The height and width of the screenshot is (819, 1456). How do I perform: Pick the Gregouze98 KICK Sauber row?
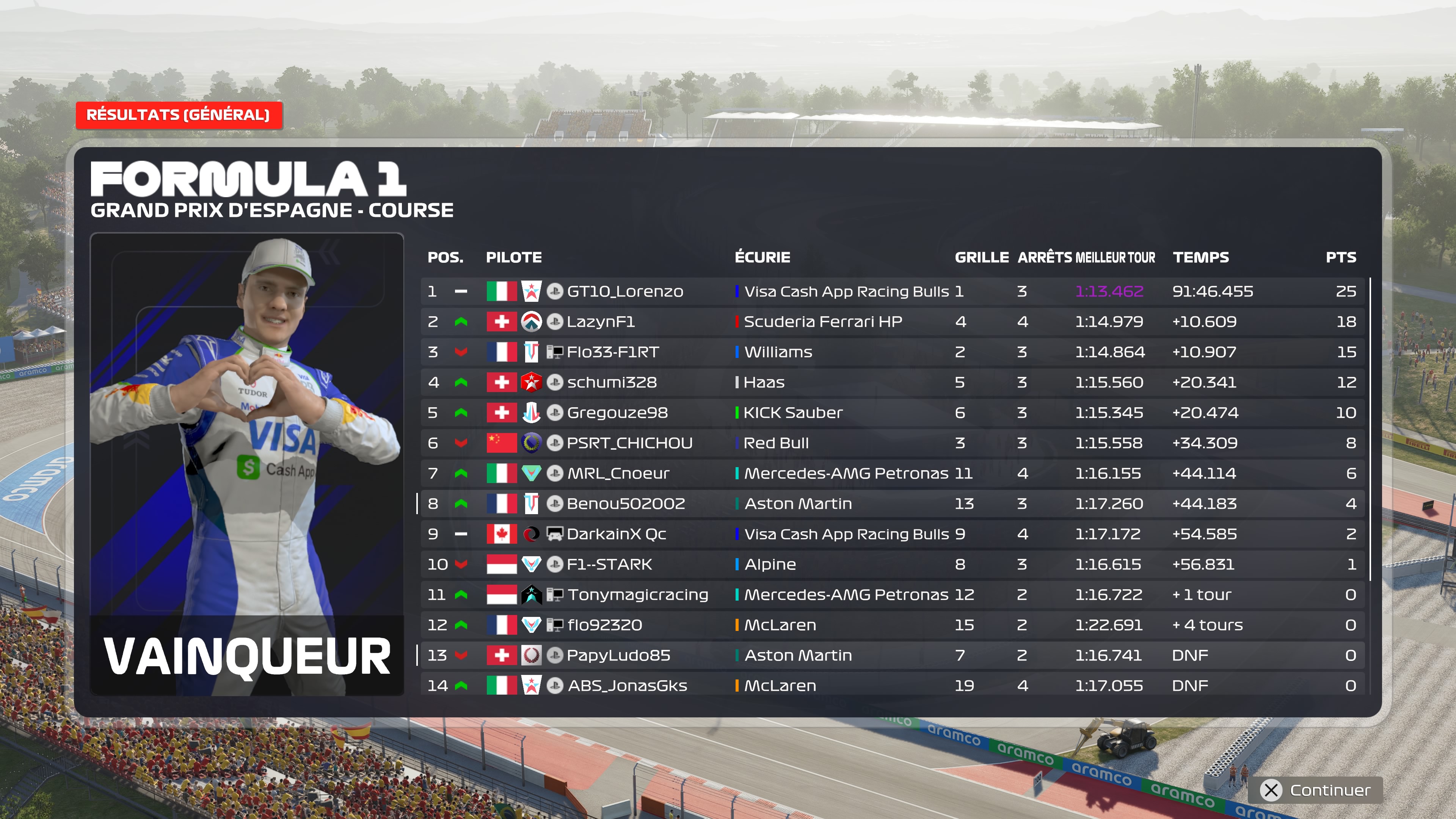(x=892, y=413)
